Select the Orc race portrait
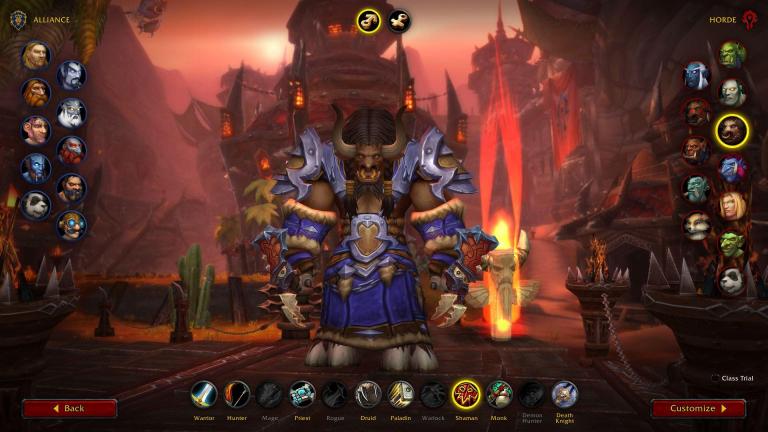The height and width of the screenshot is (432, 768). coord(733,54)
